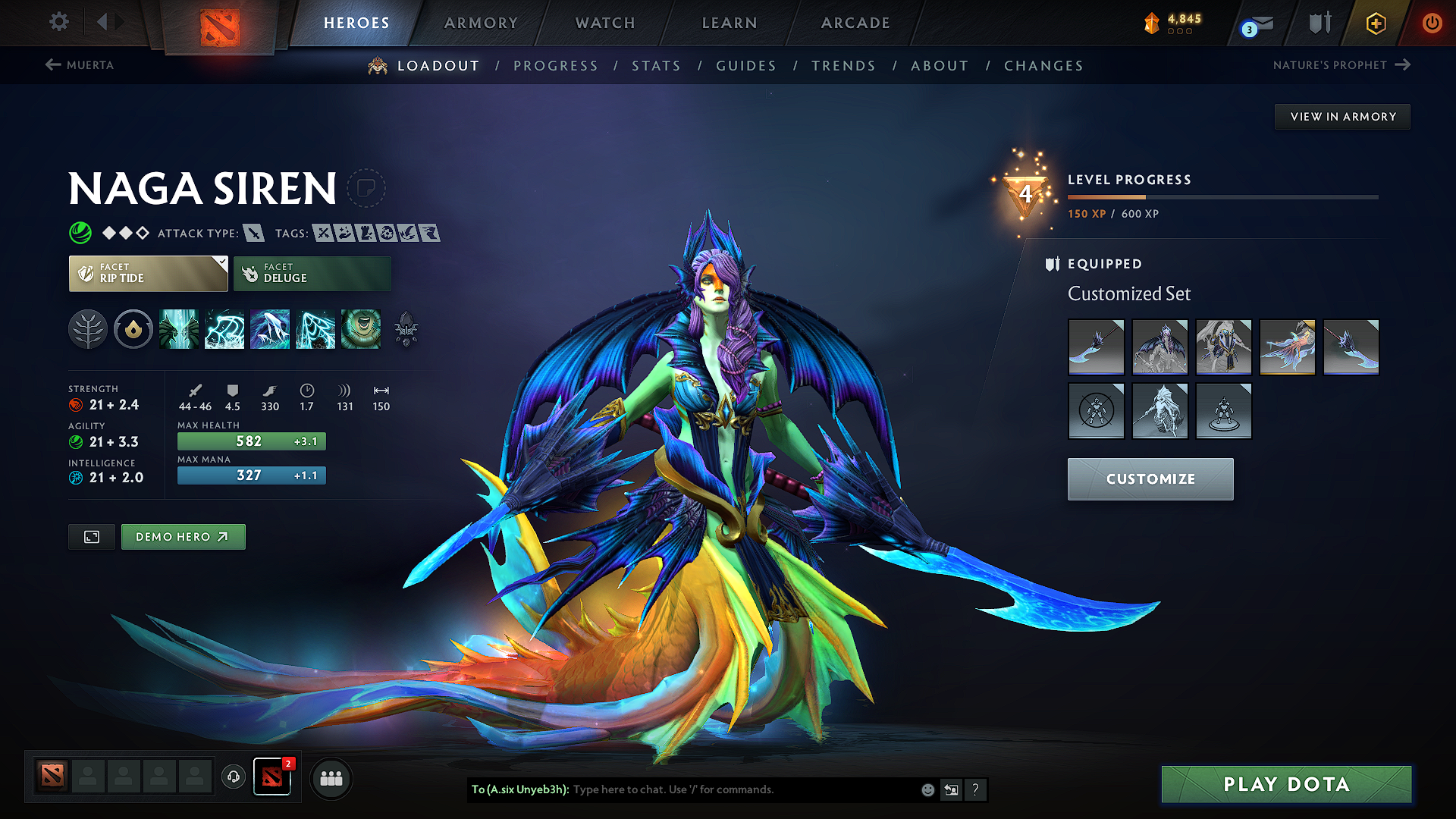The image size is (1456, 819).
Task: Open the Dota Plus hexagon icon
Action: click(1375, 23)
